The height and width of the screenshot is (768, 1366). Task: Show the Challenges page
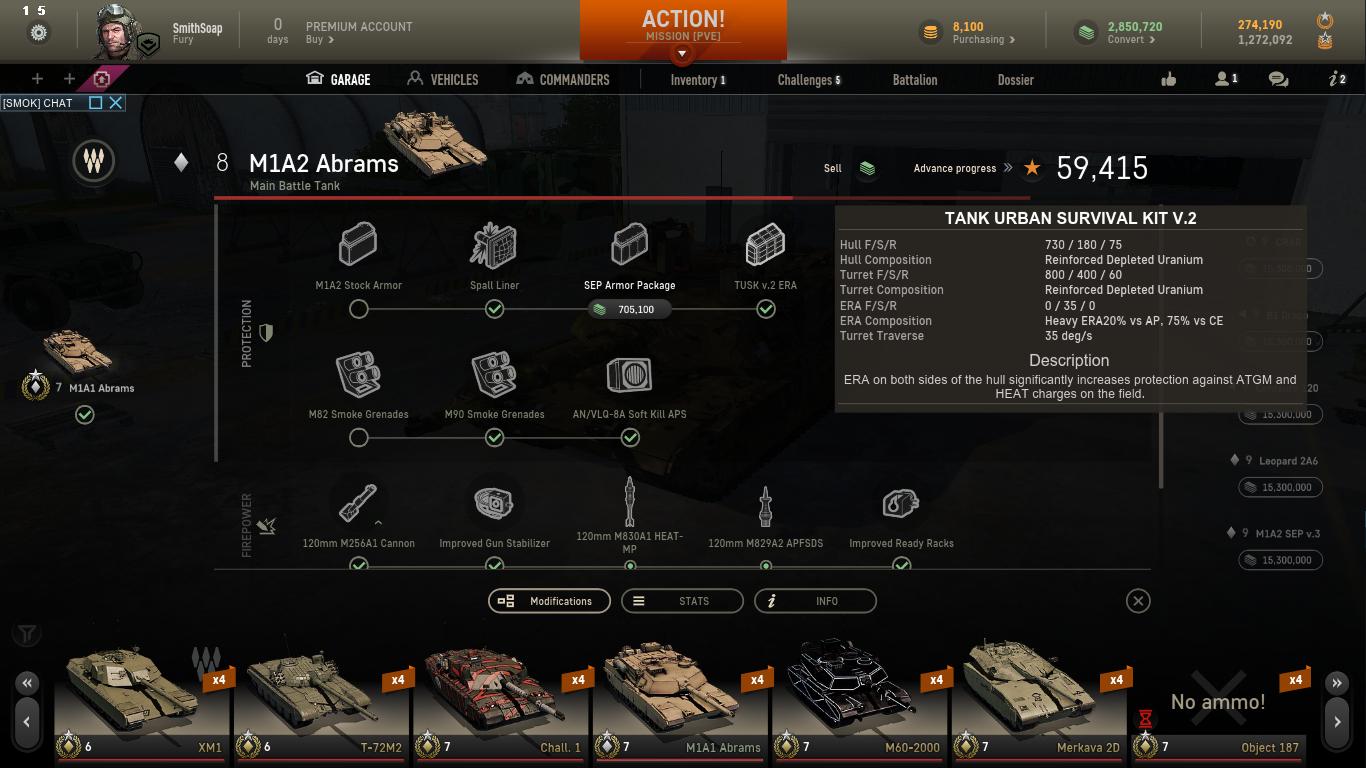pyautogui.click(x=808, y=80)
